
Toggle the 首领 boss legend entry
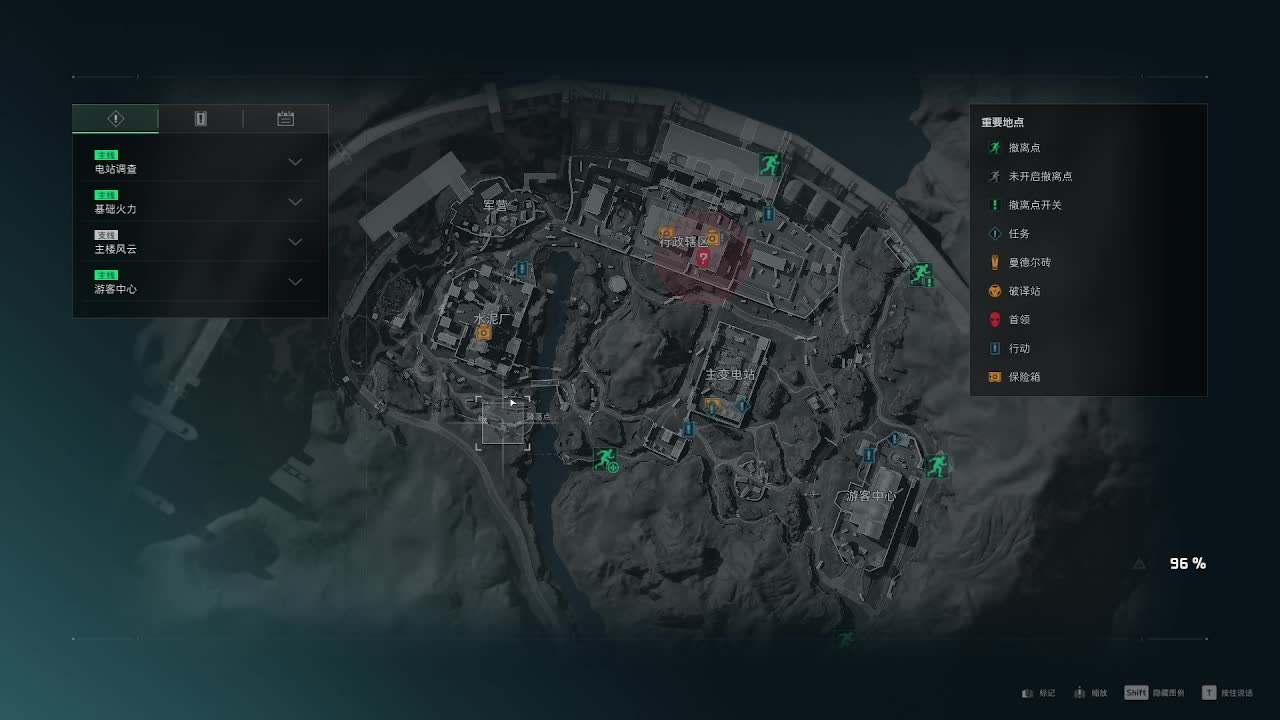1018,320
